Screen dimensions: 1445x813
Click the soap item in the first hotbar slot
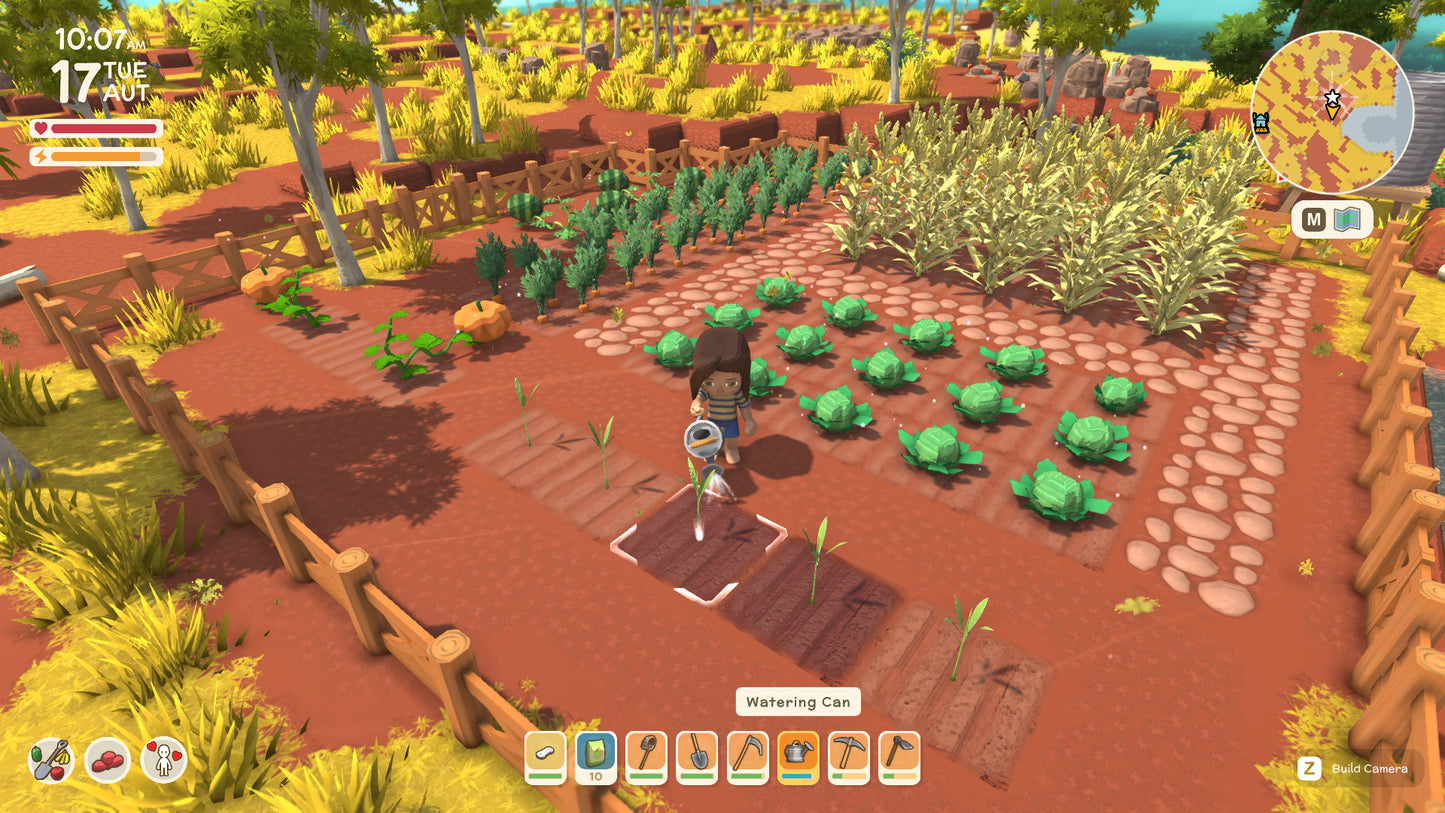tap(545, 757)
